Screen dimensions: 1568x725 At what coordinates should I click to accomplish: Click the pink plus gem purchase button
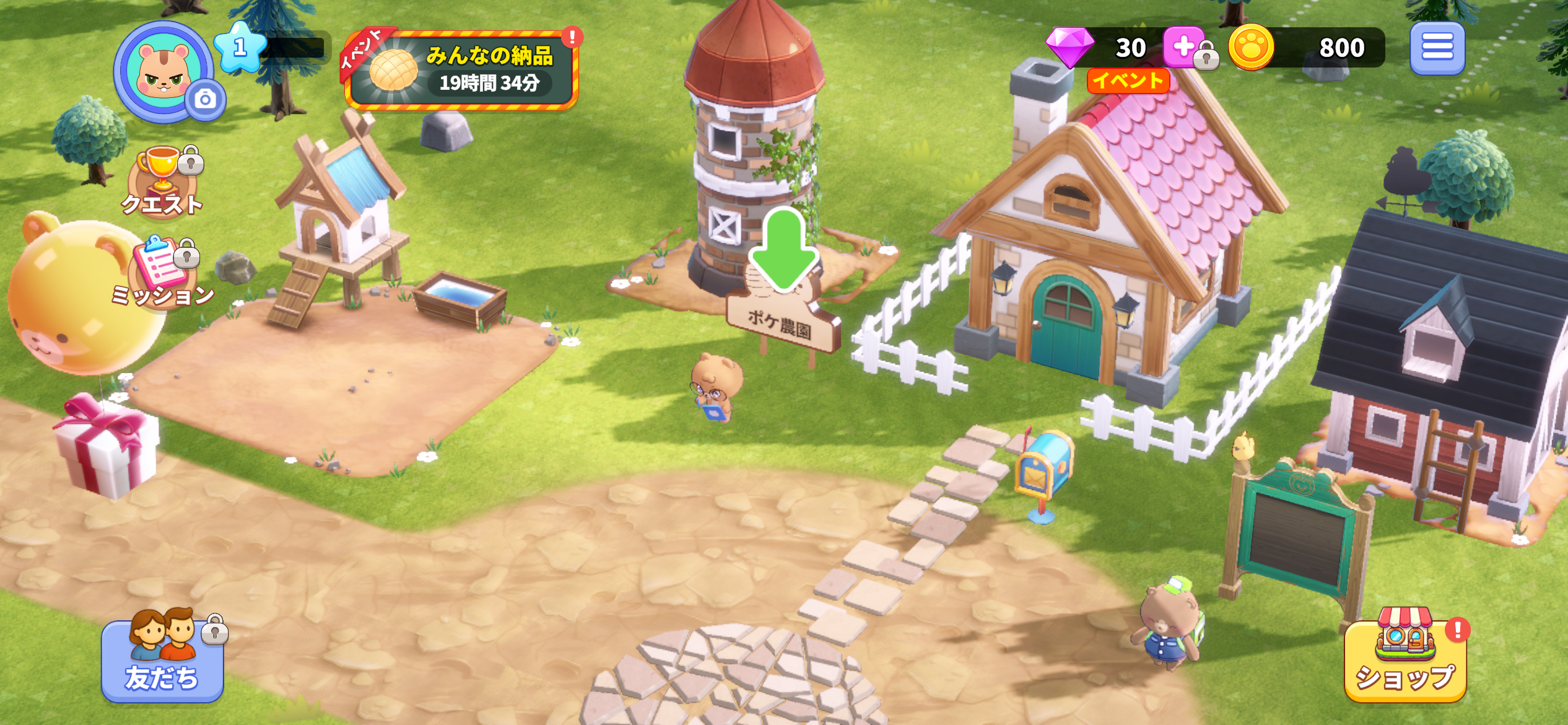pyautogui.click(x=1183, y=46)
